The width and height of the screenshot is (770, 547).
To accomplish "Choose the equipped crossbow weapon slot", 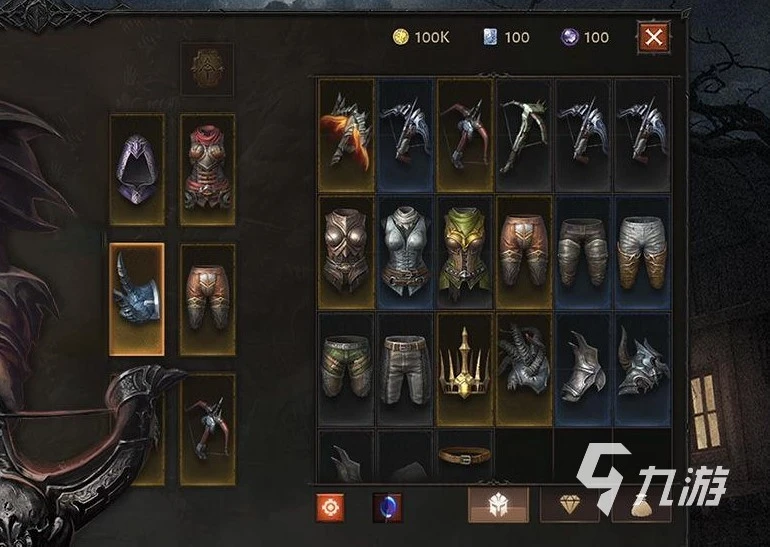I will click(207, 428).
